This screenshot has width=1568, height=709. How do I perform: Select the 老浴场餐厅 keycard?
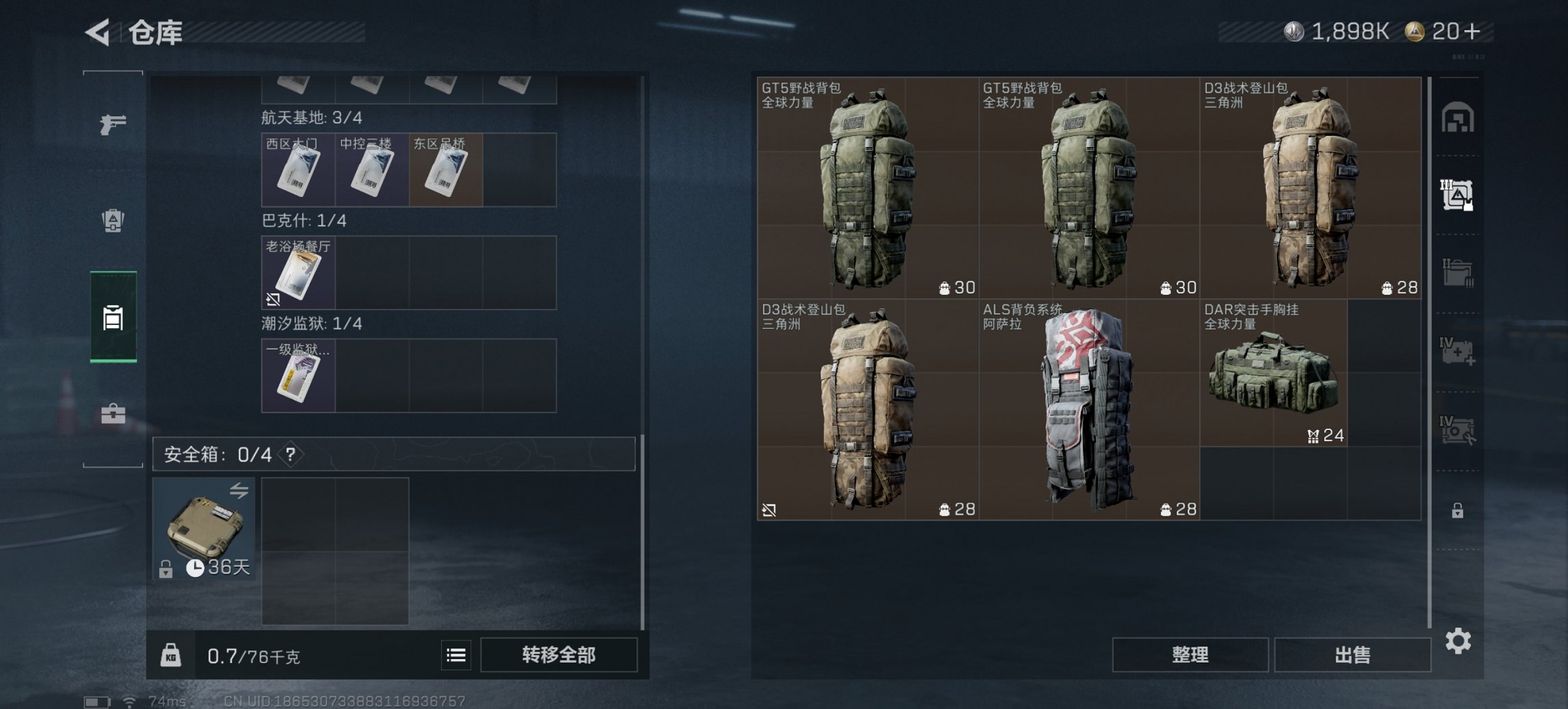[x=298, y=273]
